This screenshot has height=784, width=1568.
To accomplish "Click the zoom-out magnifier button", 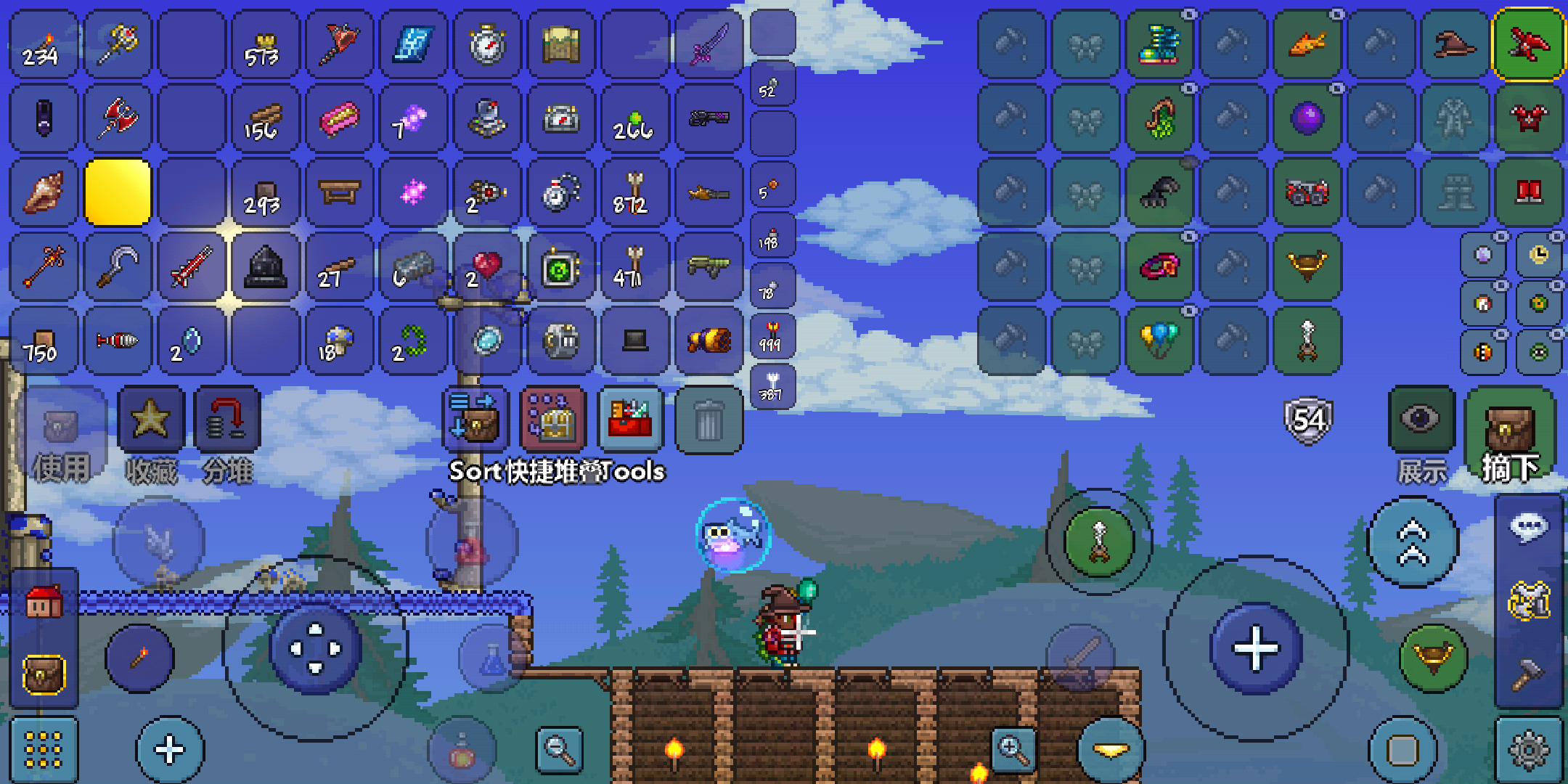I will click(559, 748).
